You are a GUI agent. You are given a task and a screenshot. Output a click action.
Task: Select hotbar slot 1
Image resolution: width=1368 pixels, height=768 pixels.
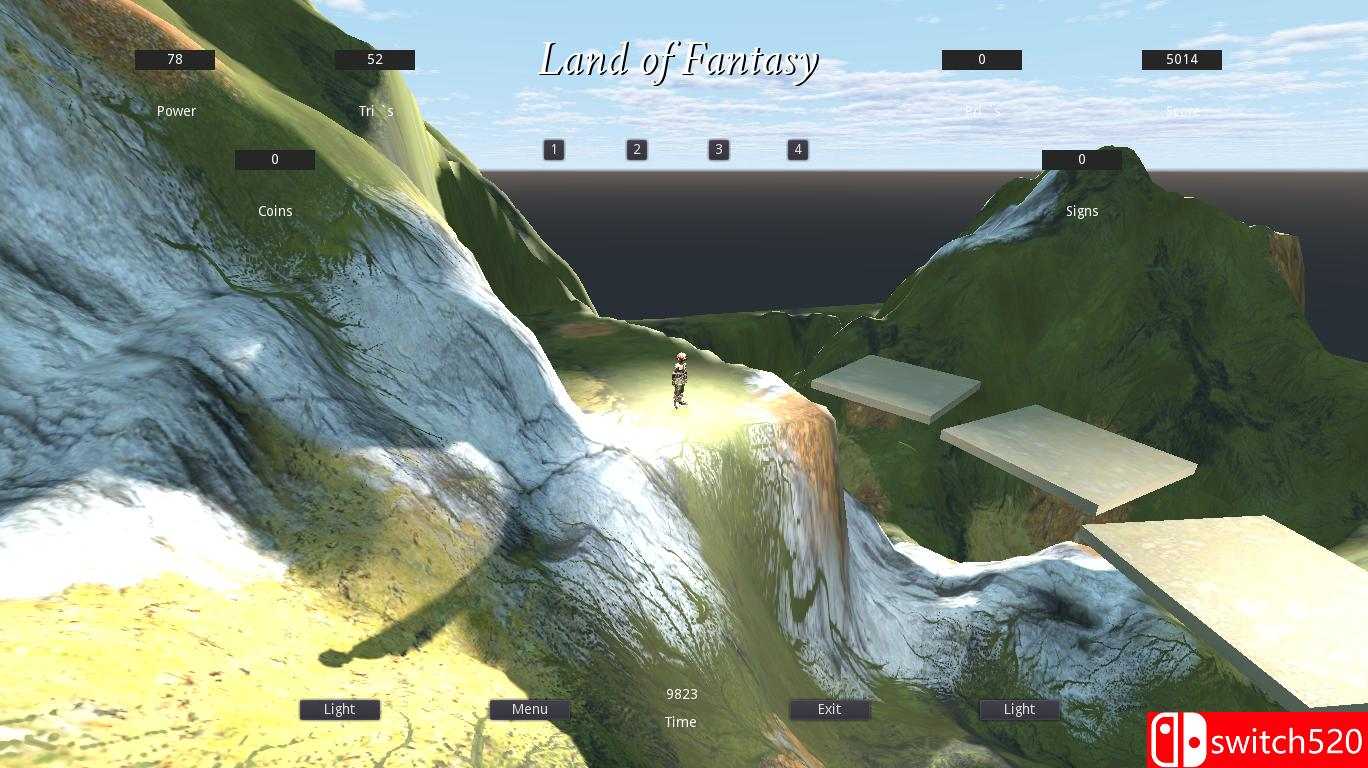[x=553, y=149]
